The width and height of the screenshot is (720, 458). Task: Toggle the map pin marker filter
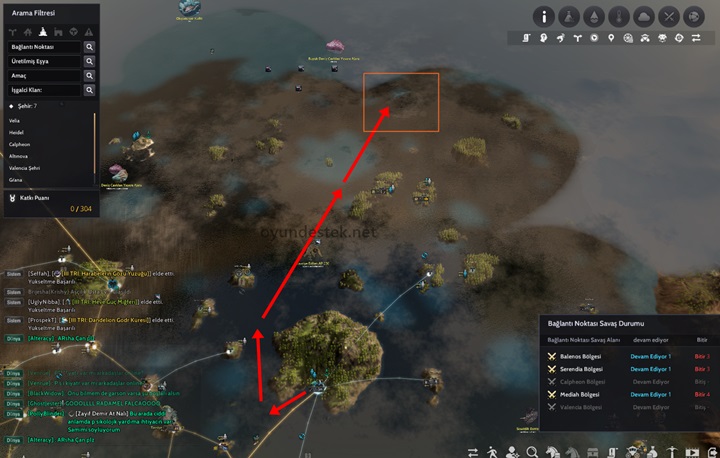611,38
